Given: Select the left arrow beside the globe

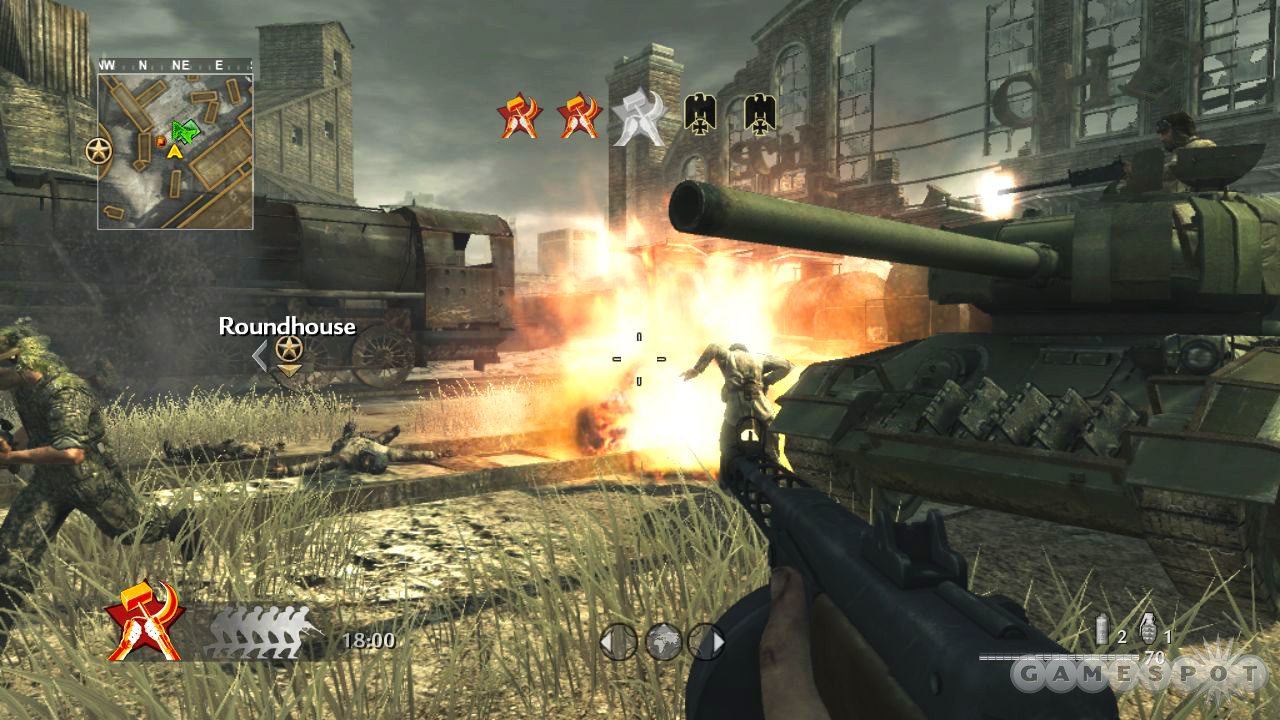Looking at the screenshot, I should 618,642.
